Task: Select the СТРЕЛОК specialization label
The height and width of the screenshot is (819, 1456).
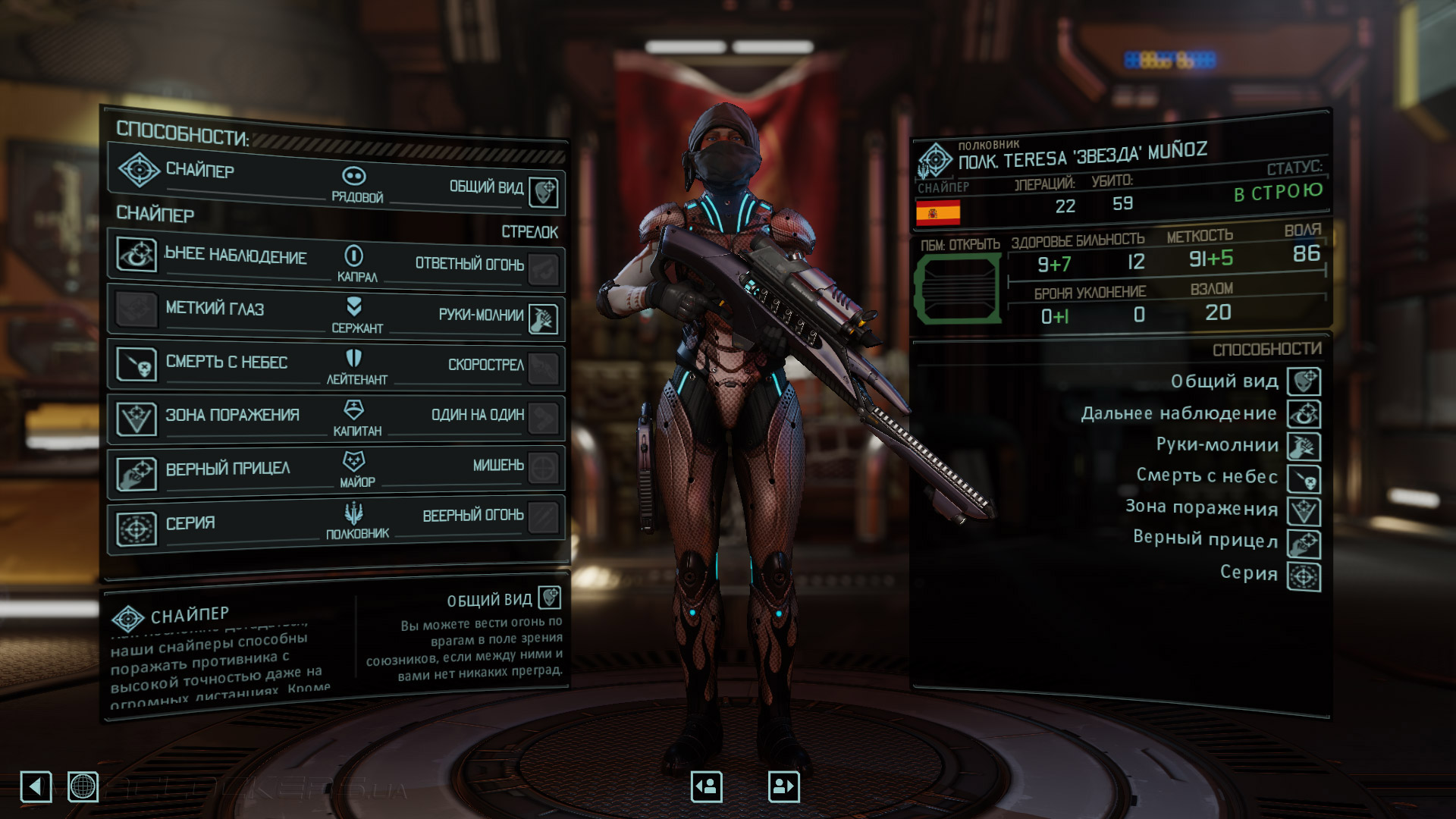Action: [529, 232]
